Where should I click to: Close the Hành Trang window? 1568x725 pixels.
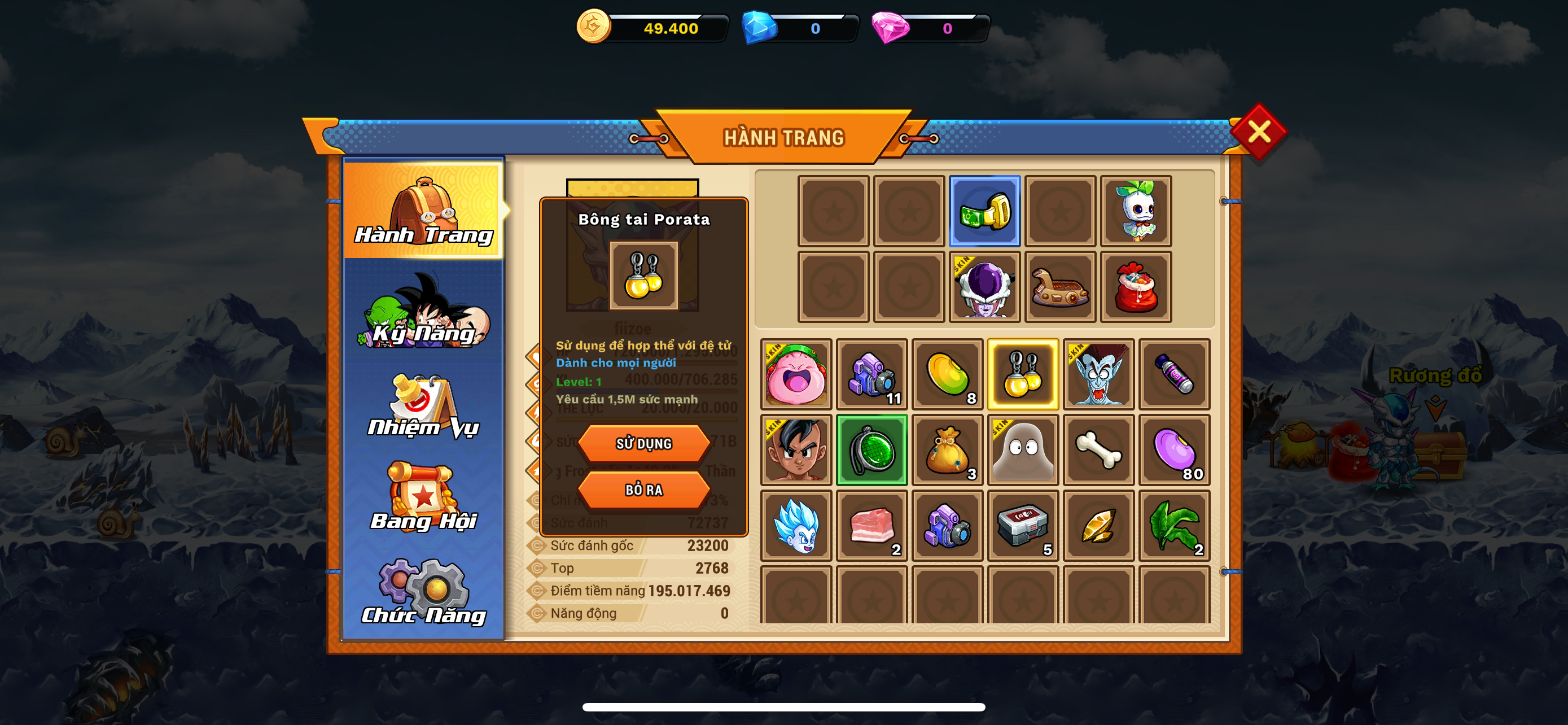pyautogui.click(x=1258, y=132)
